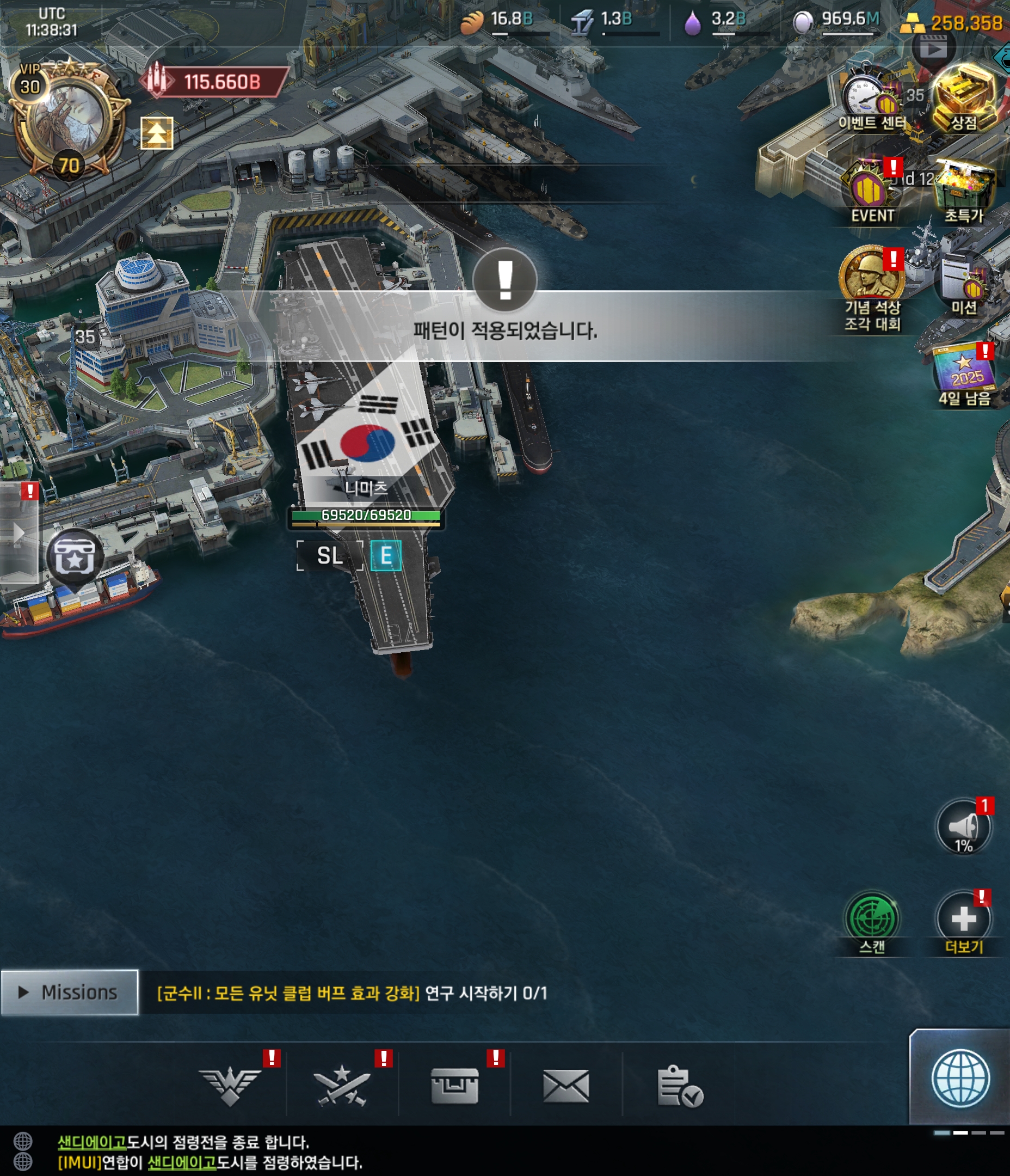Open the 초특가 special deal chest
Screen dimensions: 1010x1176
click(x=963, y=191)
